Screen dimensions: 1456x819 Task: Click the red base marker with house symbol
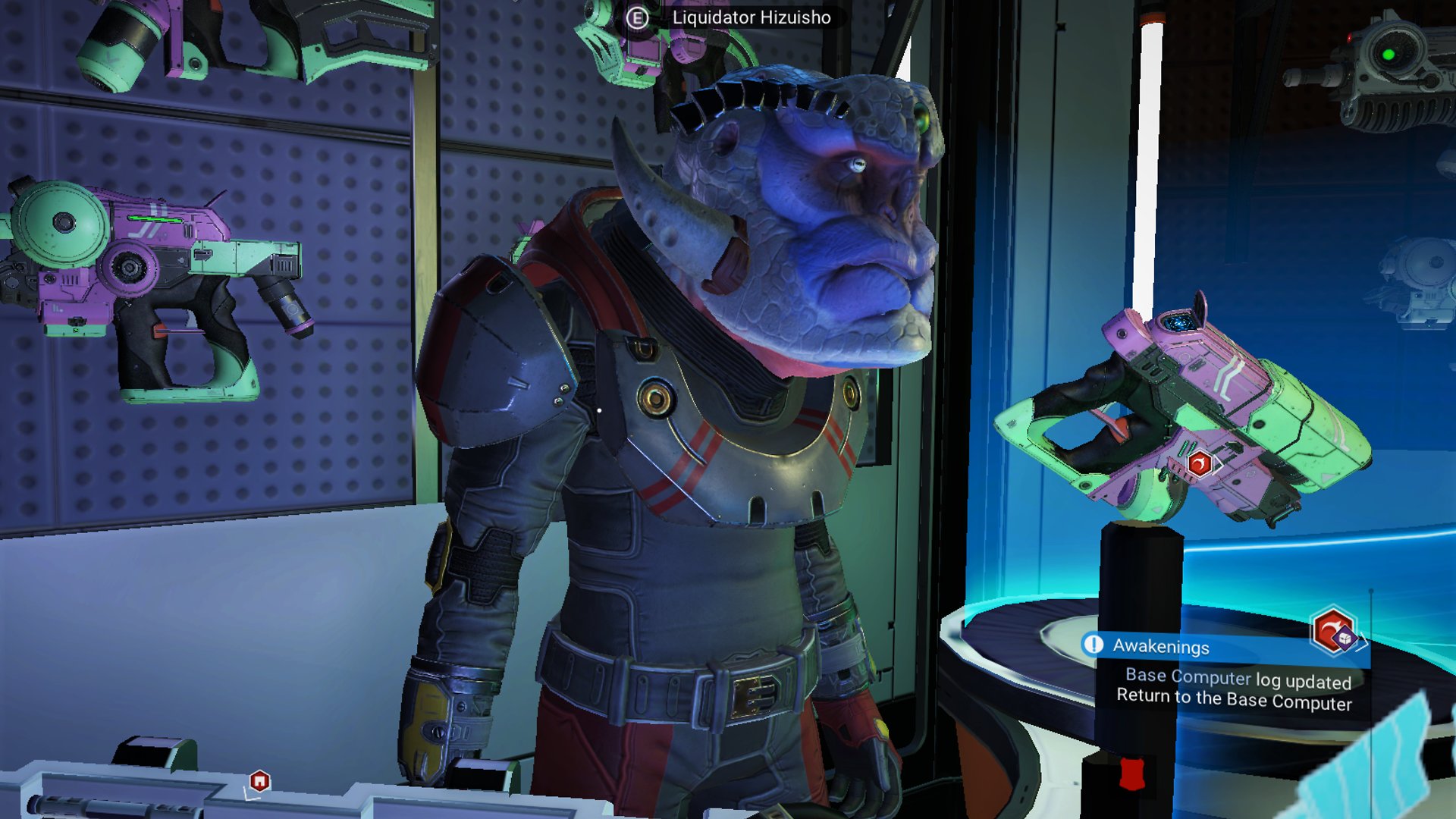tap(259, 780)
